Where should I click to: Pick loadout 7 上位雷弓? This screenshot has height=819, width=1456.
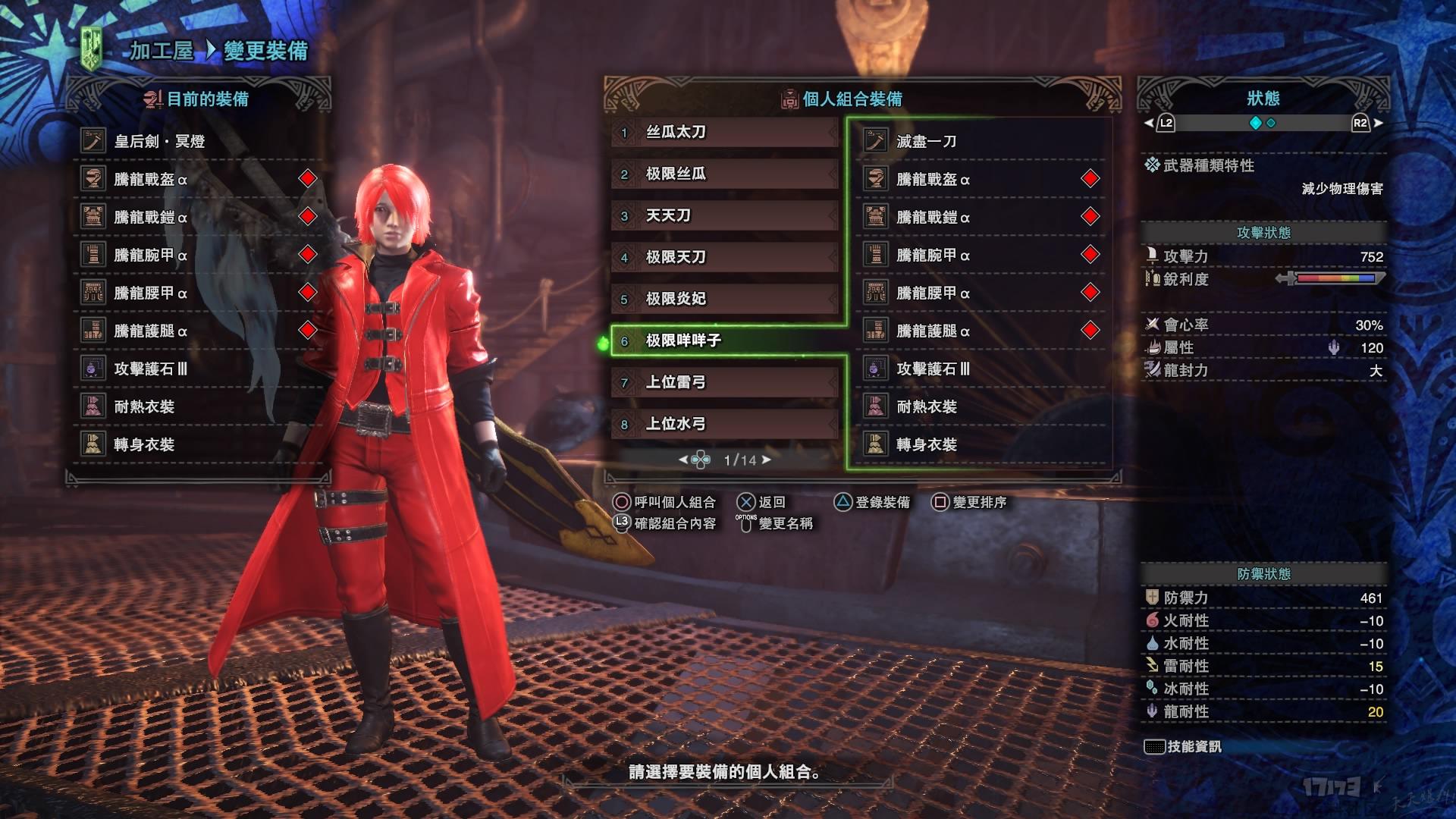coord(724,383)
